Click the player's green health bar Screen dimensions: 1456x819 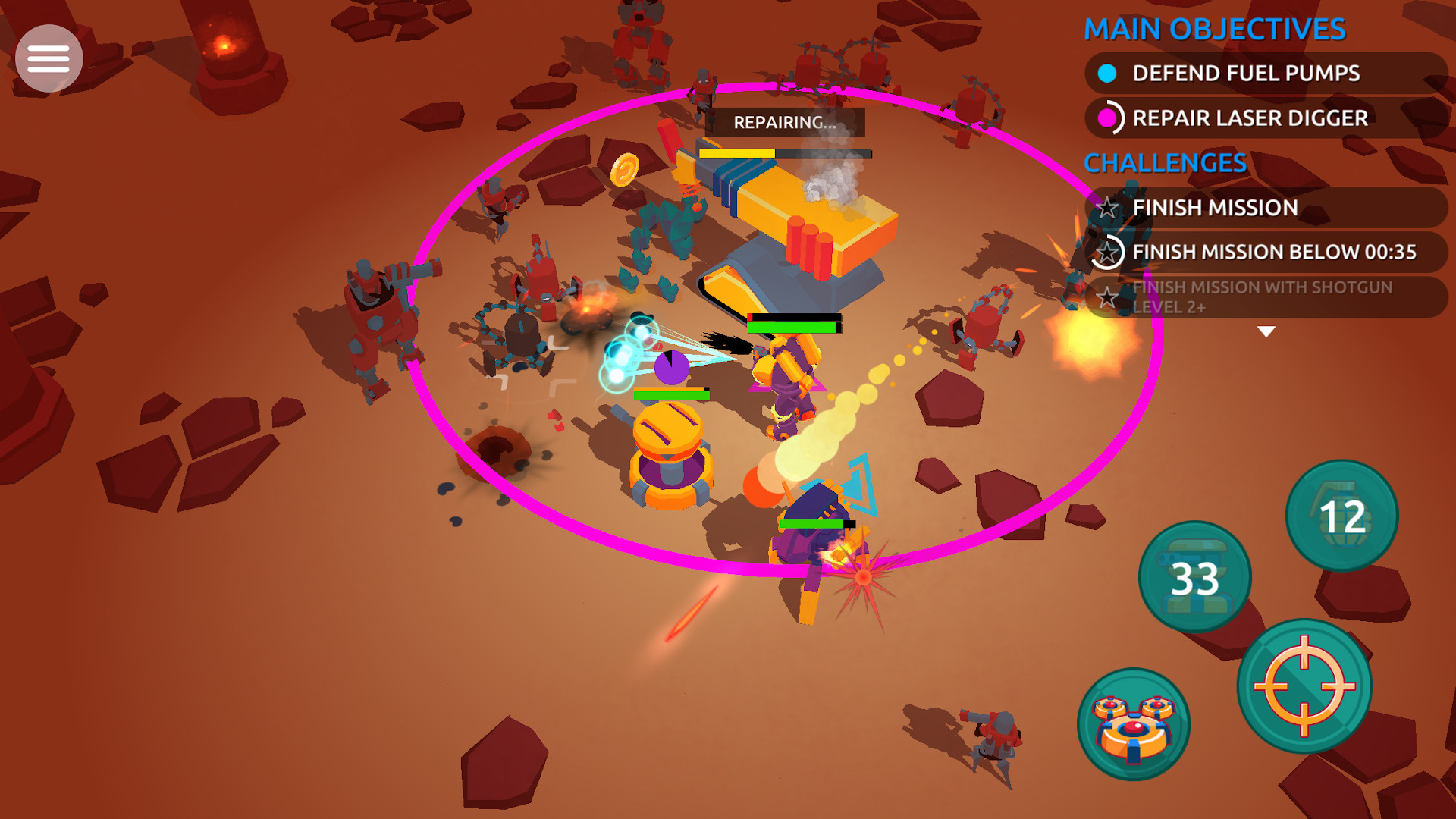coord(792,326)
